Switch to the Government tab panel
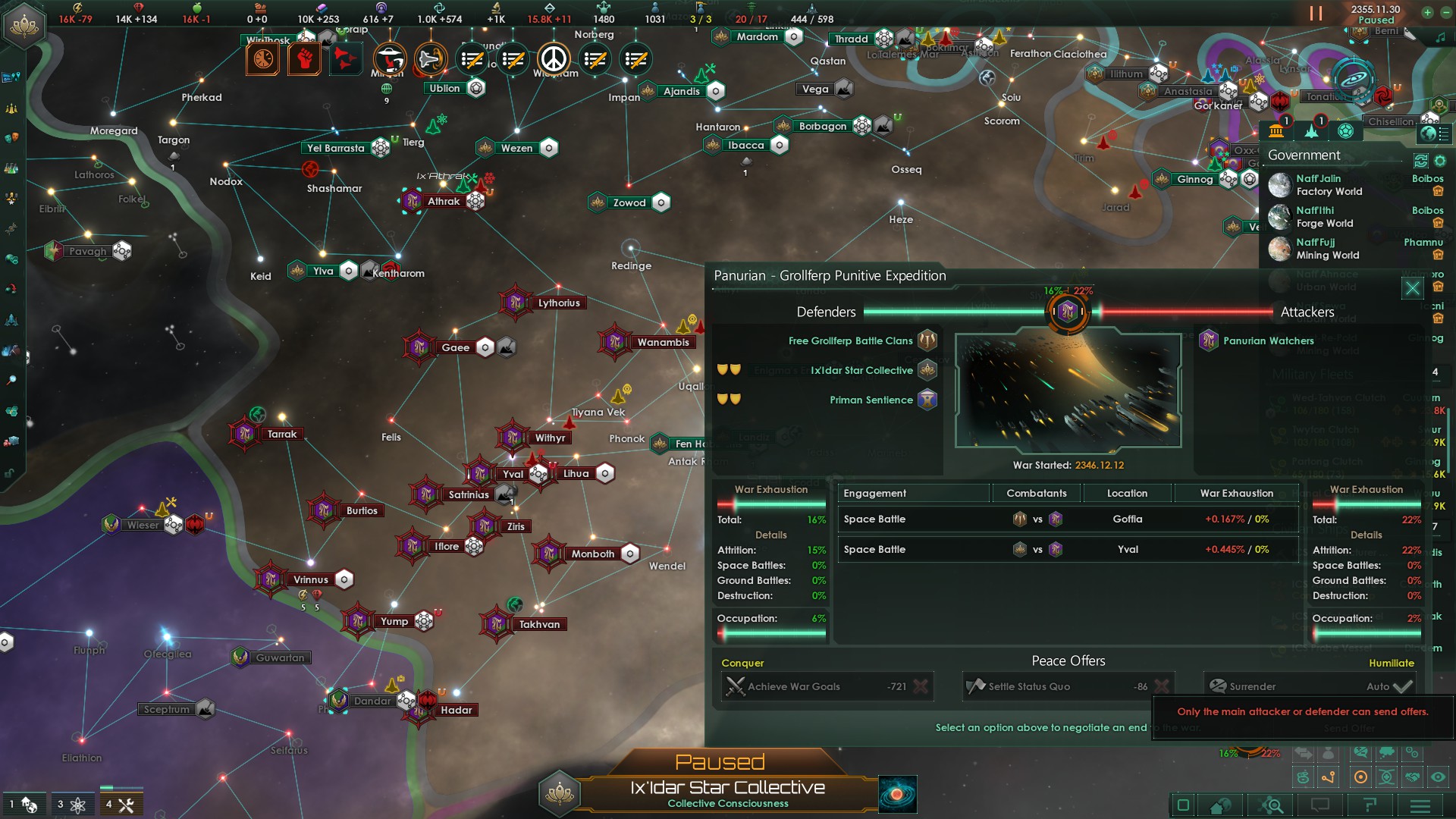 [x=1276, y=131]
